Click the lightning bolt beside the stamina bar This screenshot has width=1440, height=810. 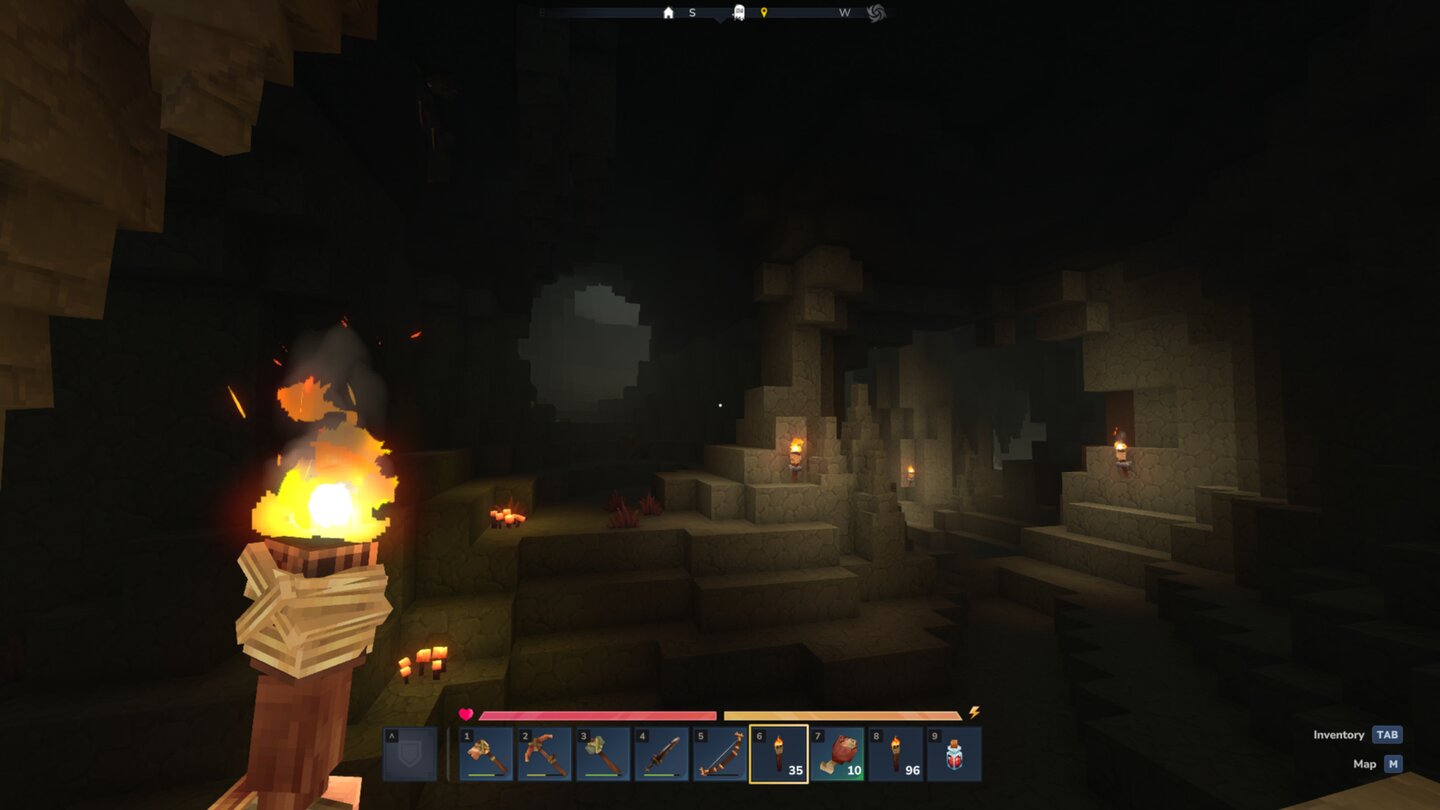click(x=974, y=712)
